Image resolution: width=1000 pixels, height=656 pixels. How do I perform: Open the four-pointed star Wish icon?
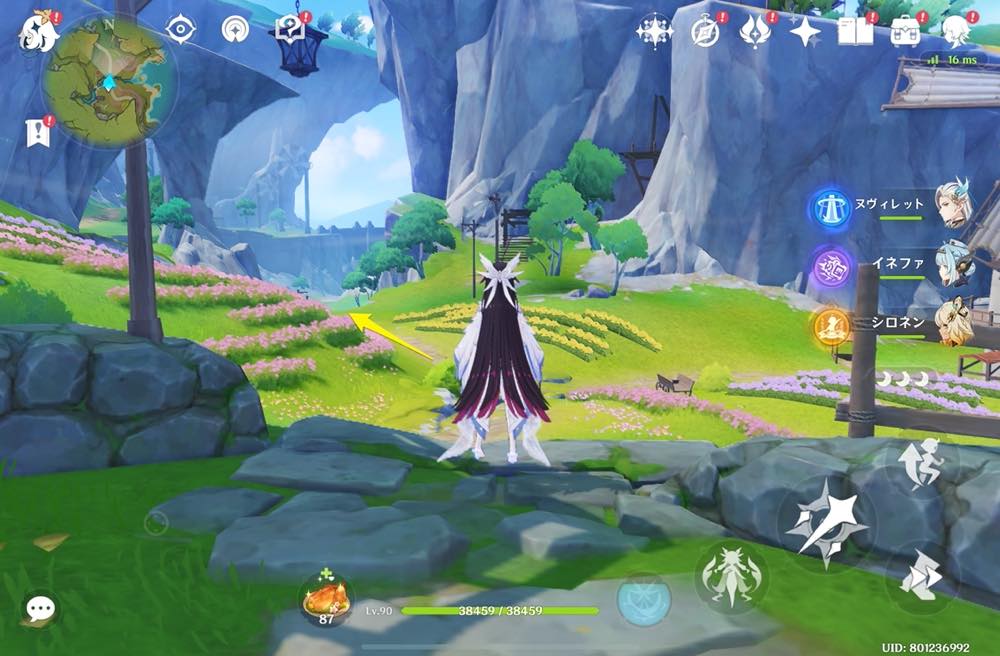(805, 32)
